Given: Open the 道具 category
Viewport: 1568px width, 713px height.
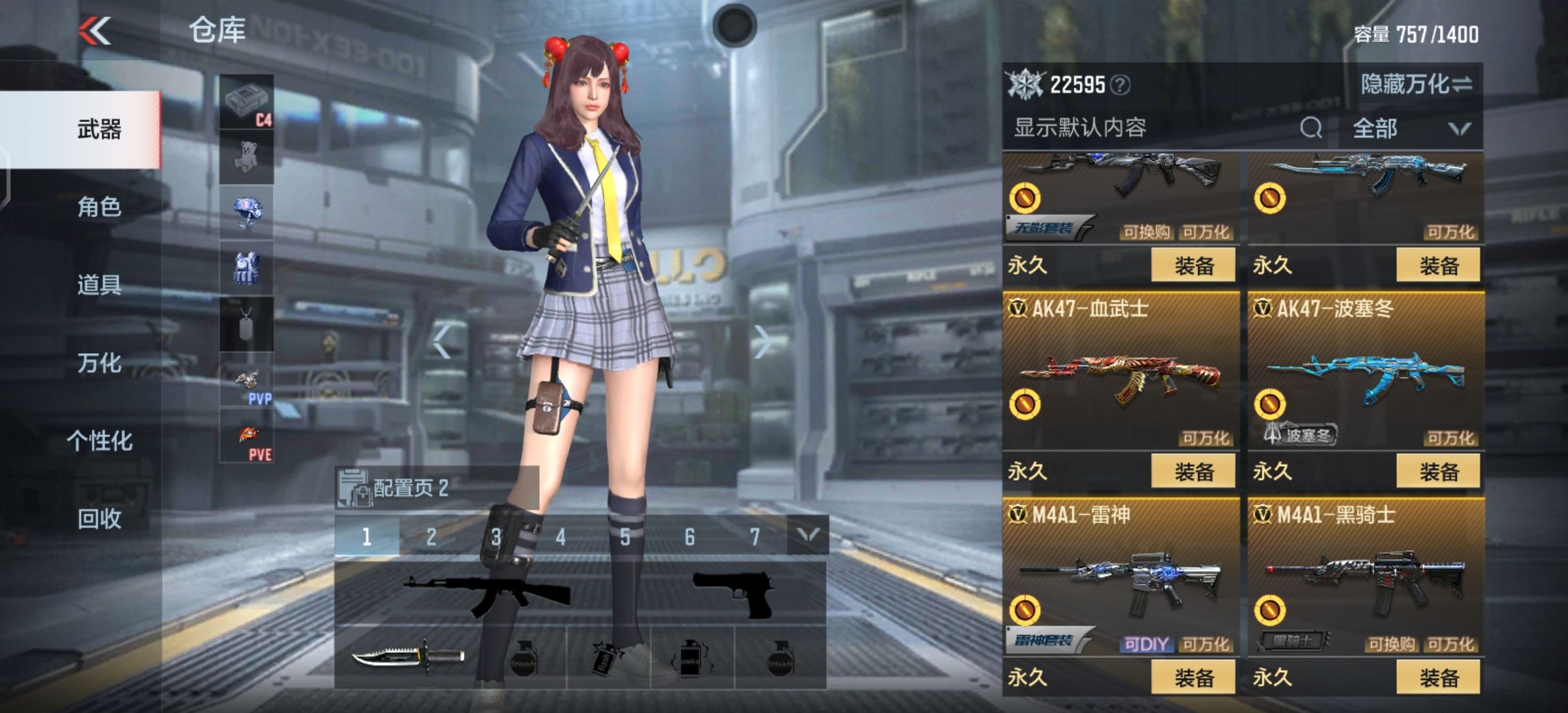Looking at the screenshot, I should coord(99,285).
